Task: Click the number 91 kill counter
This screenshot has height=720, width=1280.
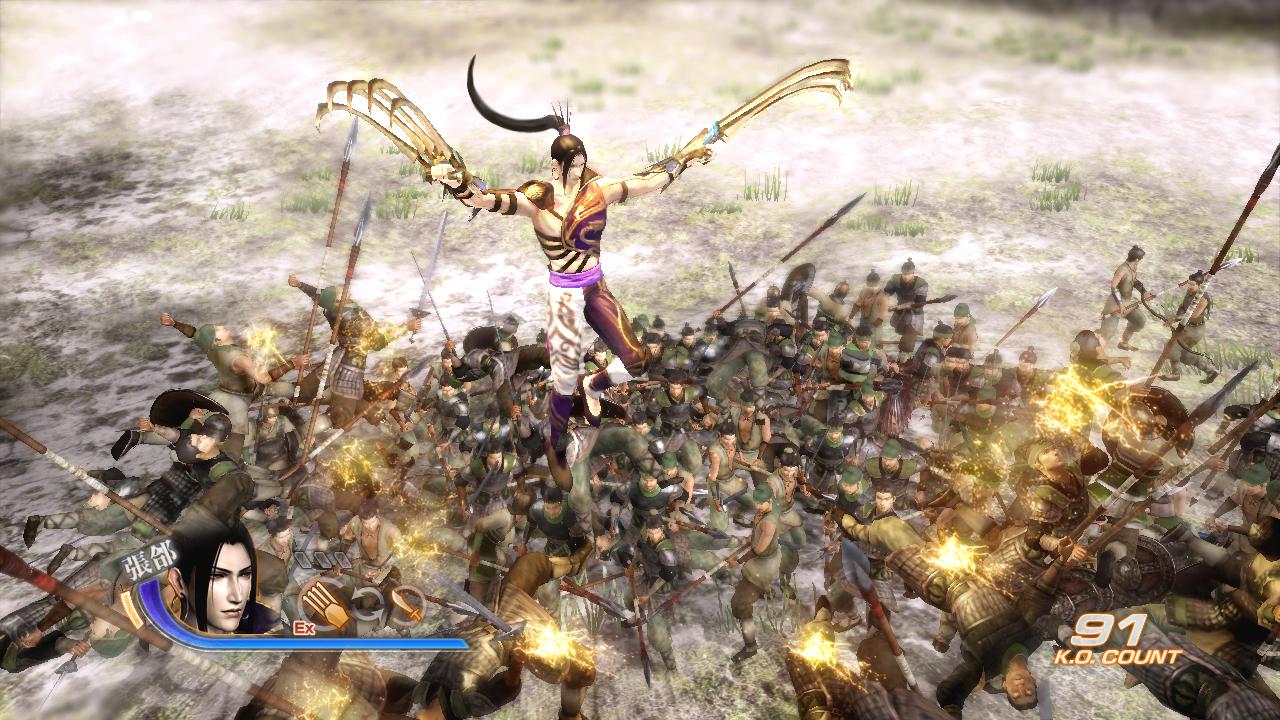Action: coord(1107,632)
